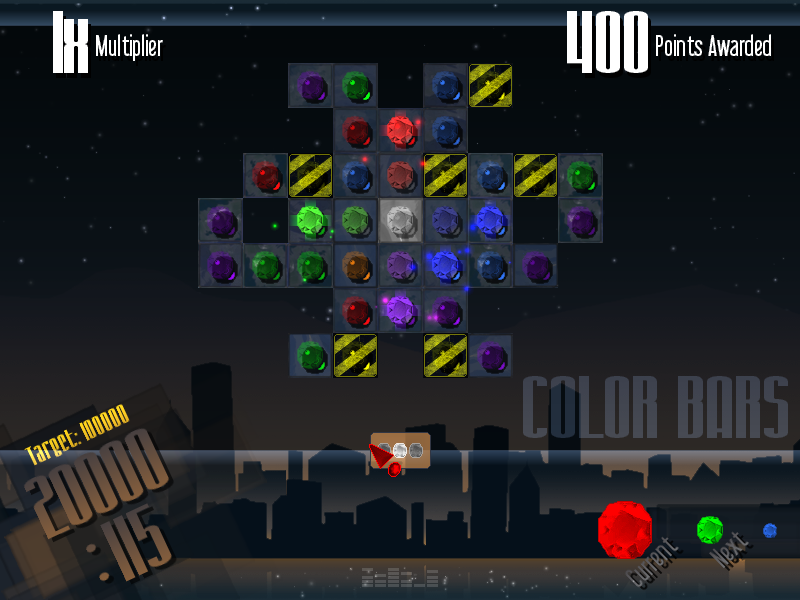
Task: Choose the glowing bright green gem tile
Action: tap(311, 219)
